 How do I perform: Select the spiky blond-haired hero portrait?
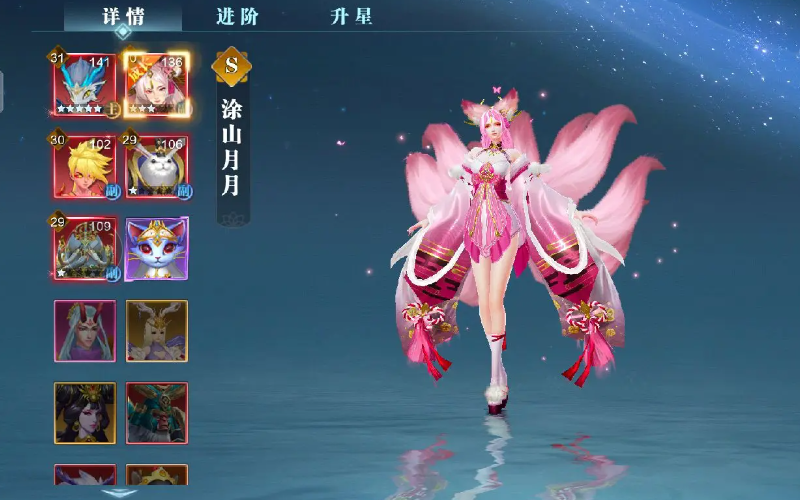pos(84,166)
